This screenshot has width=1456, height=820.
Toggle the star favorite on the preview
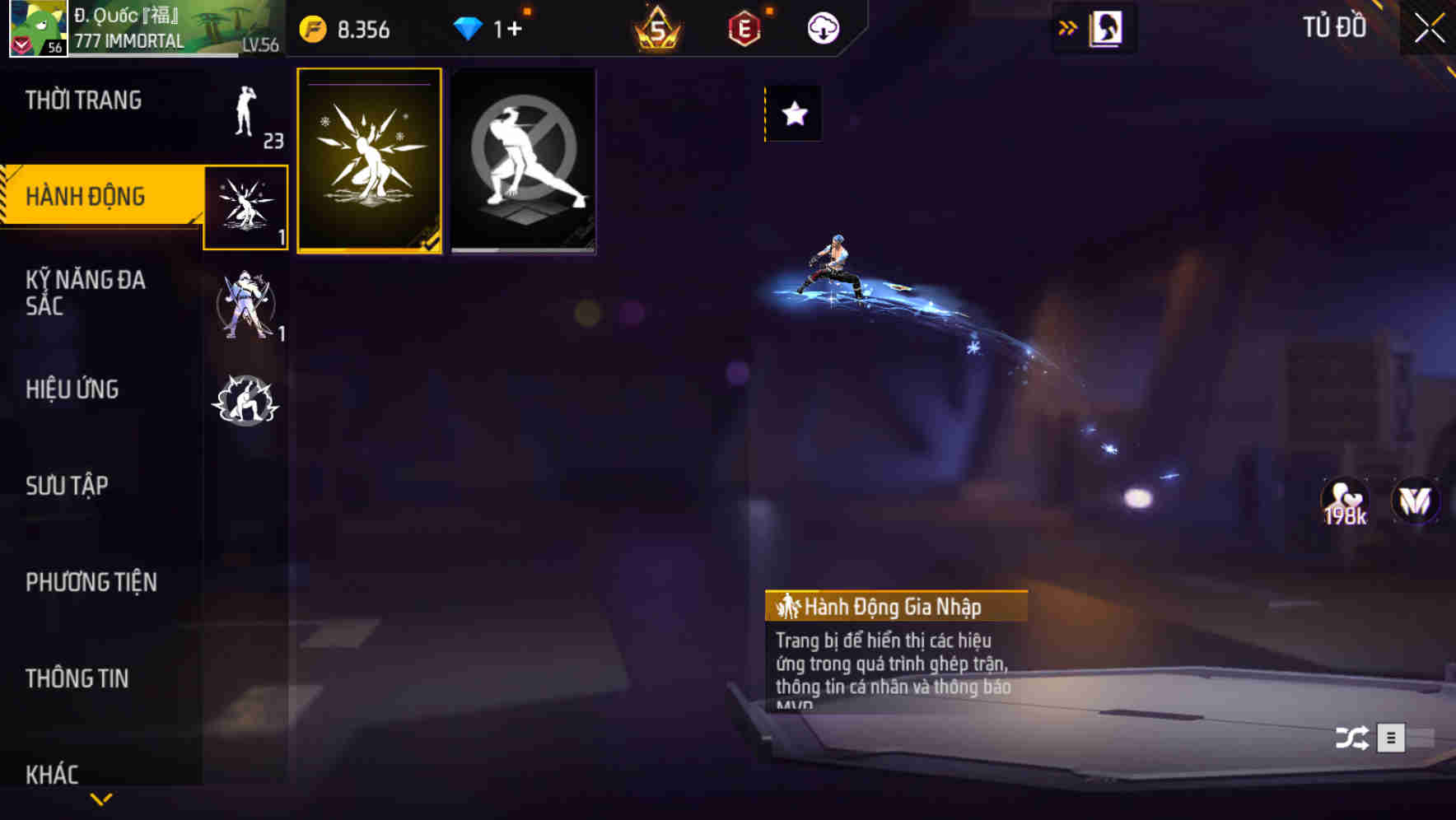pos(793,114)
